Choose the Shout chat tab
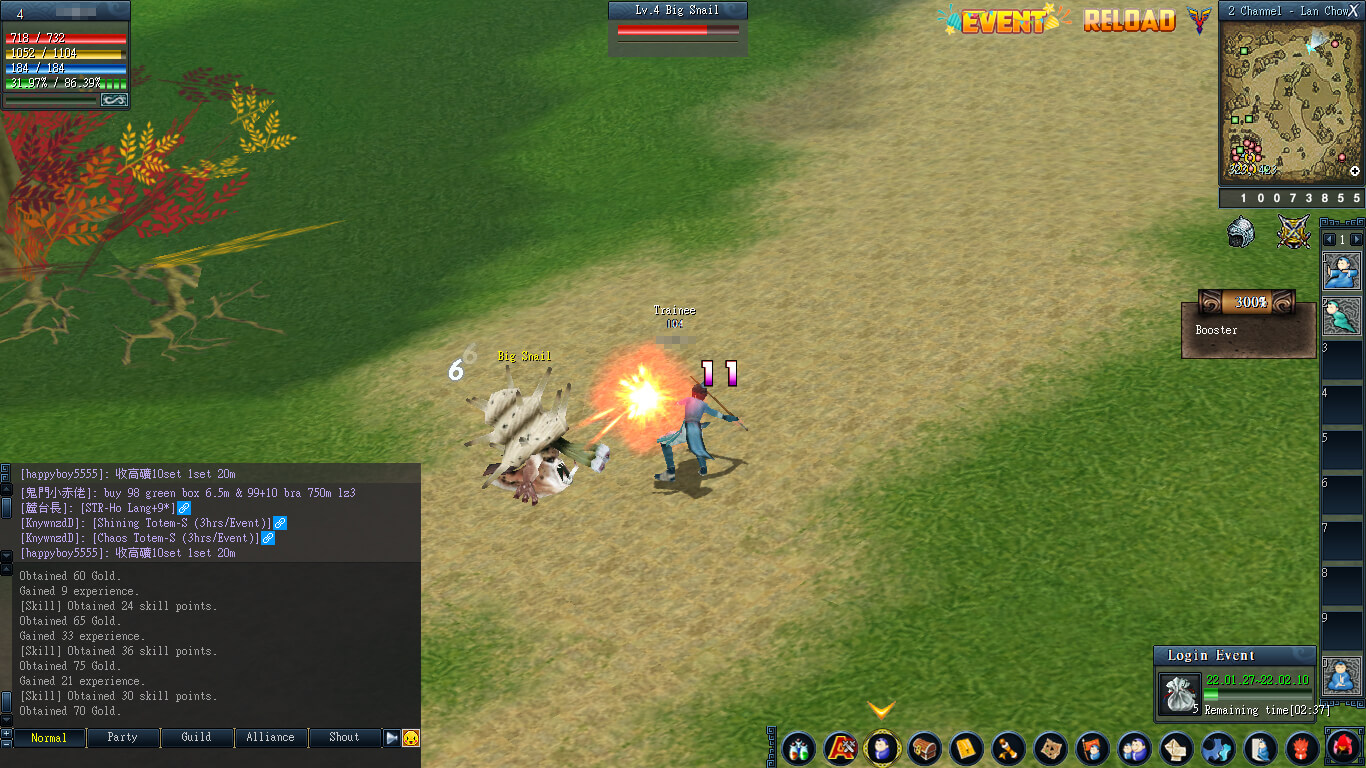 pyautogui.click(x=344, y=738)
